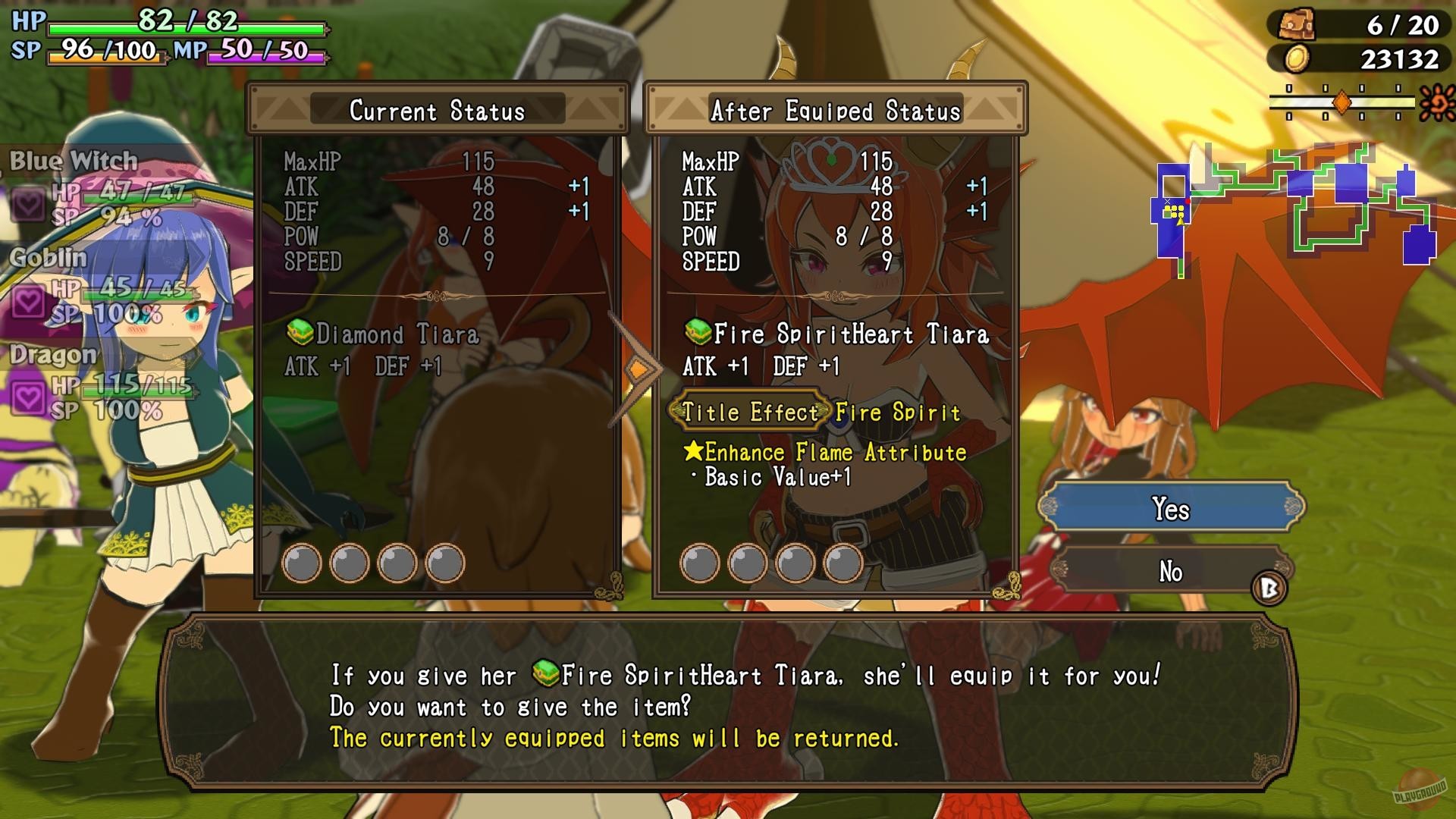Select the Diamond Tiara item icon

[x=299, y=333]
